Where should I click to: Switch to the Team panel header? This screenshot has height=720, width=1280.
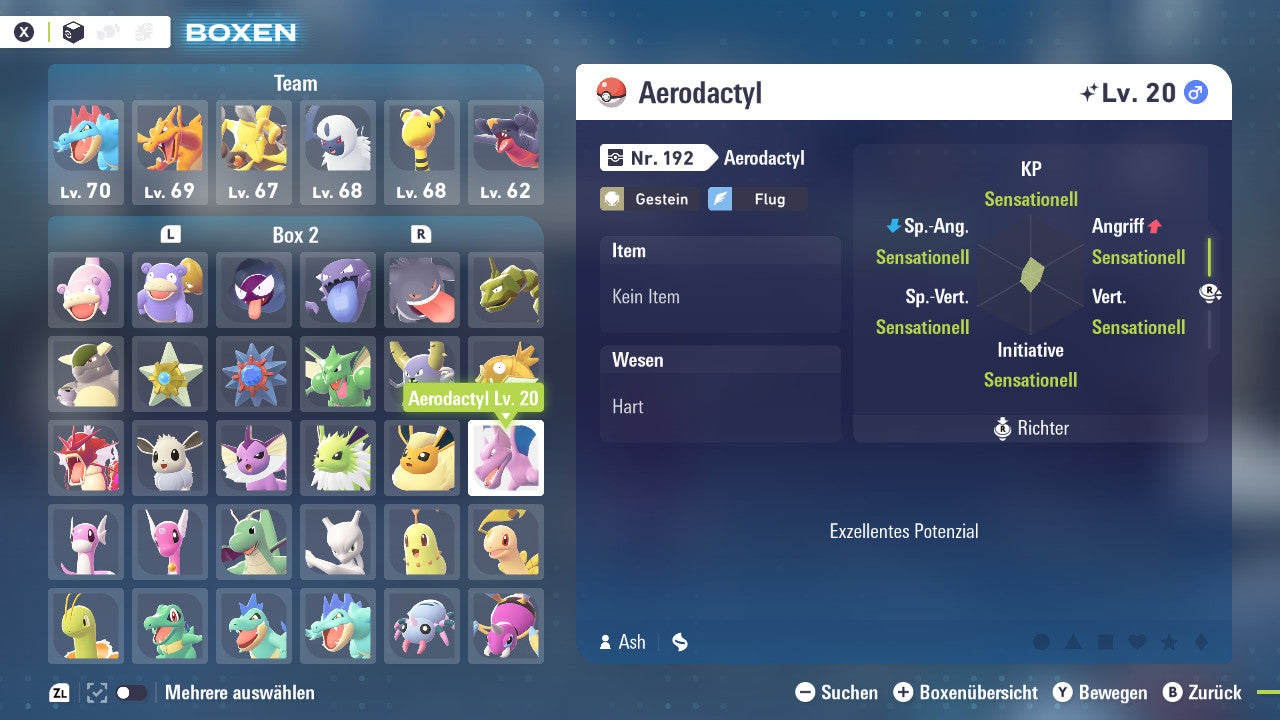[295, 83]
